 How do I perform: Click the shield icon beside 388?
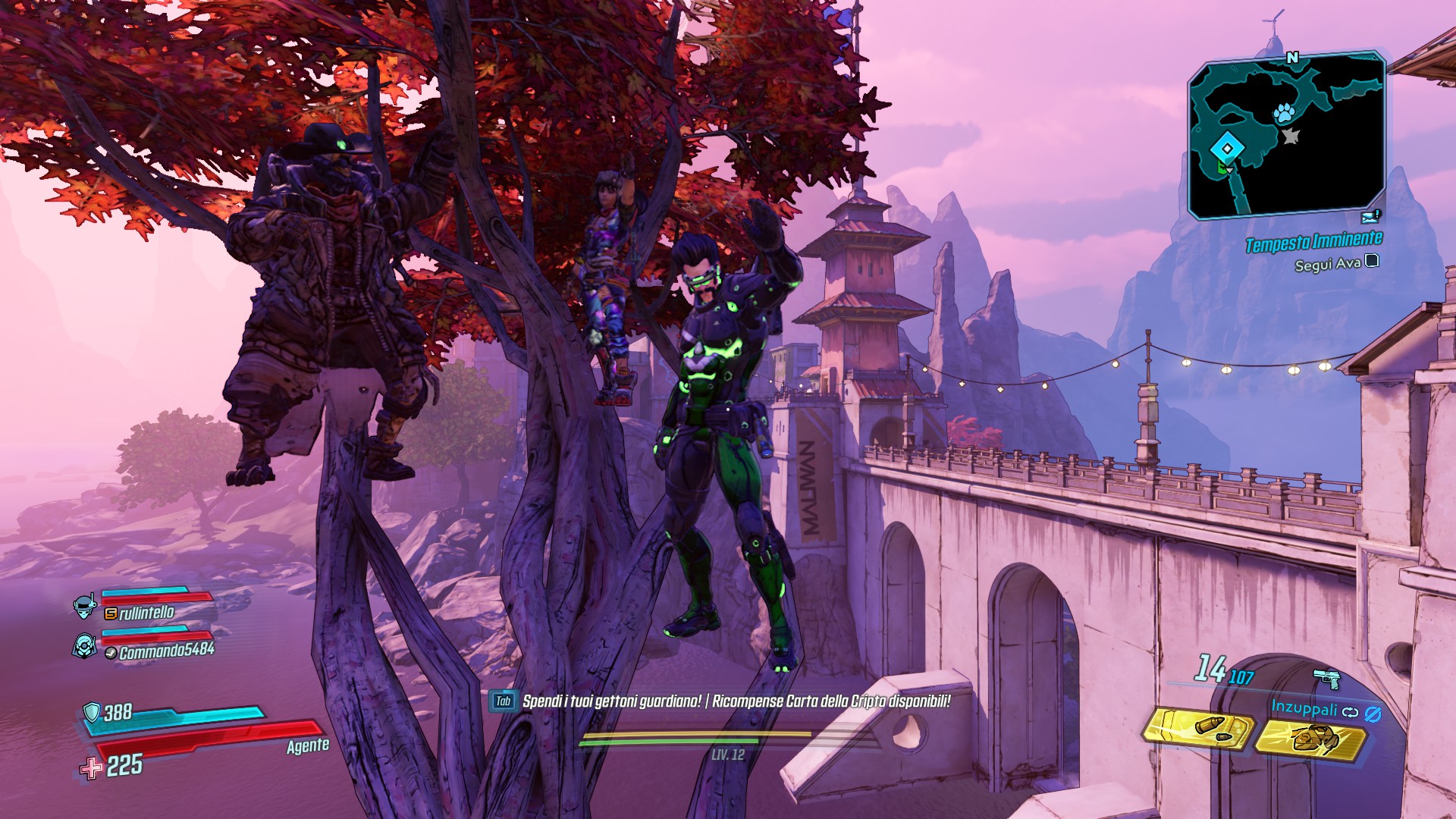(92, 711)
